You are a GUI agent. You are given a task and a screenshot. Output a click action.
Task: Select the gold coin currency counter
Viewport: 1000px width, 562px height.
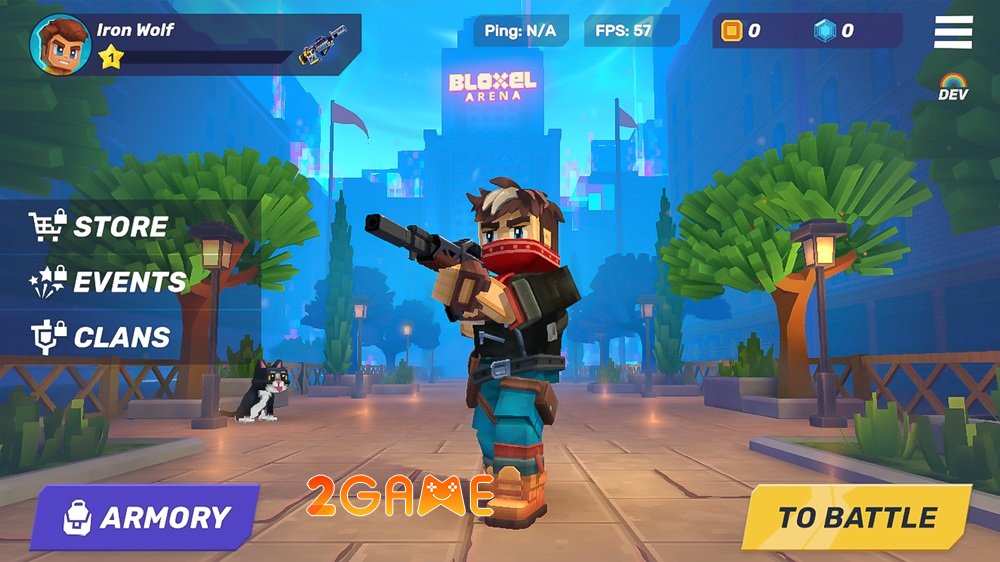(x=742, y=31)
